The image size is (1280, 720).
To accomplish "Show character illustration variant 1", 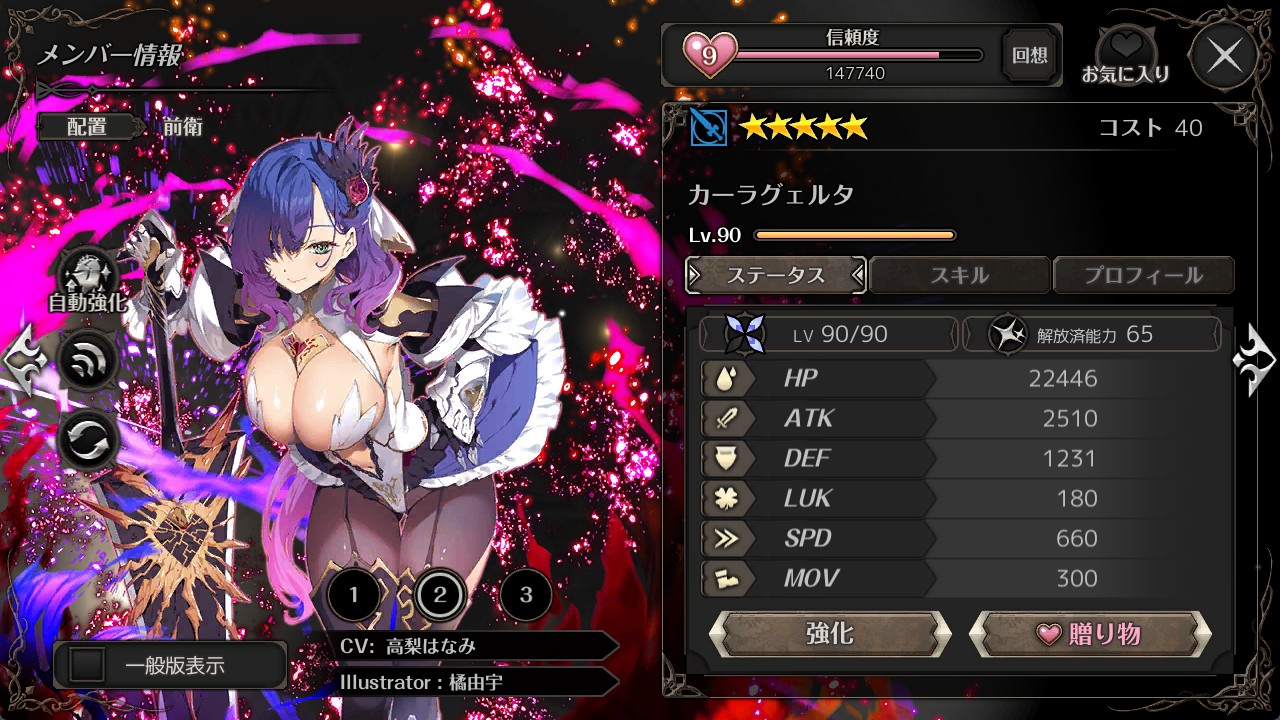I will pos(353,596).
